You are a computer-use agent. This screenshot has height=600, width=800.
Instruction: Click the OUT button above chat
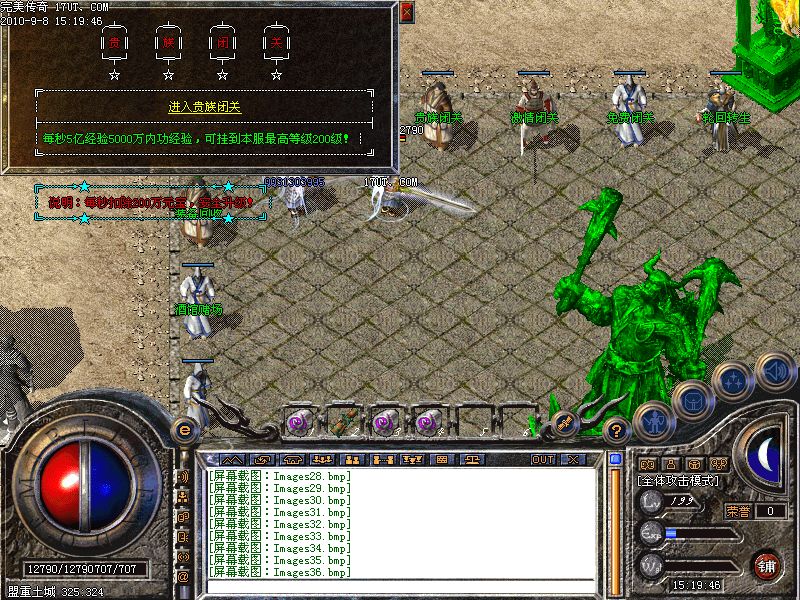[x=543, y=459]
